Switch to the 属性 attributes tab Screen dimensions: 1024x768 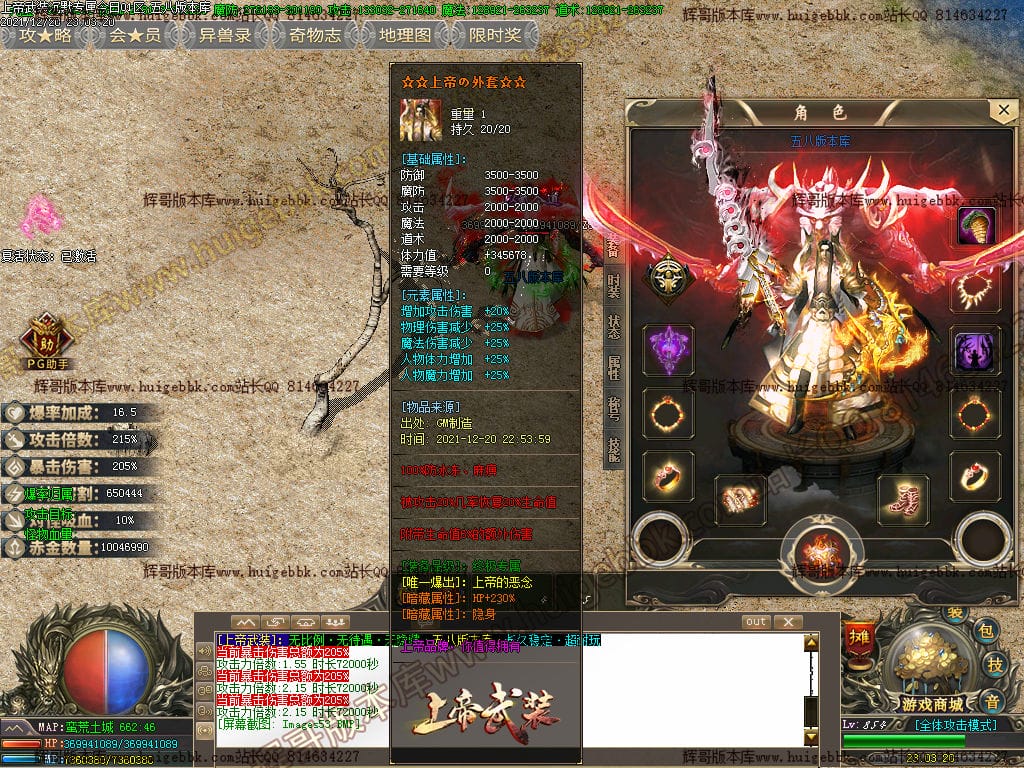pyautogui.click(x=613, y=368)
